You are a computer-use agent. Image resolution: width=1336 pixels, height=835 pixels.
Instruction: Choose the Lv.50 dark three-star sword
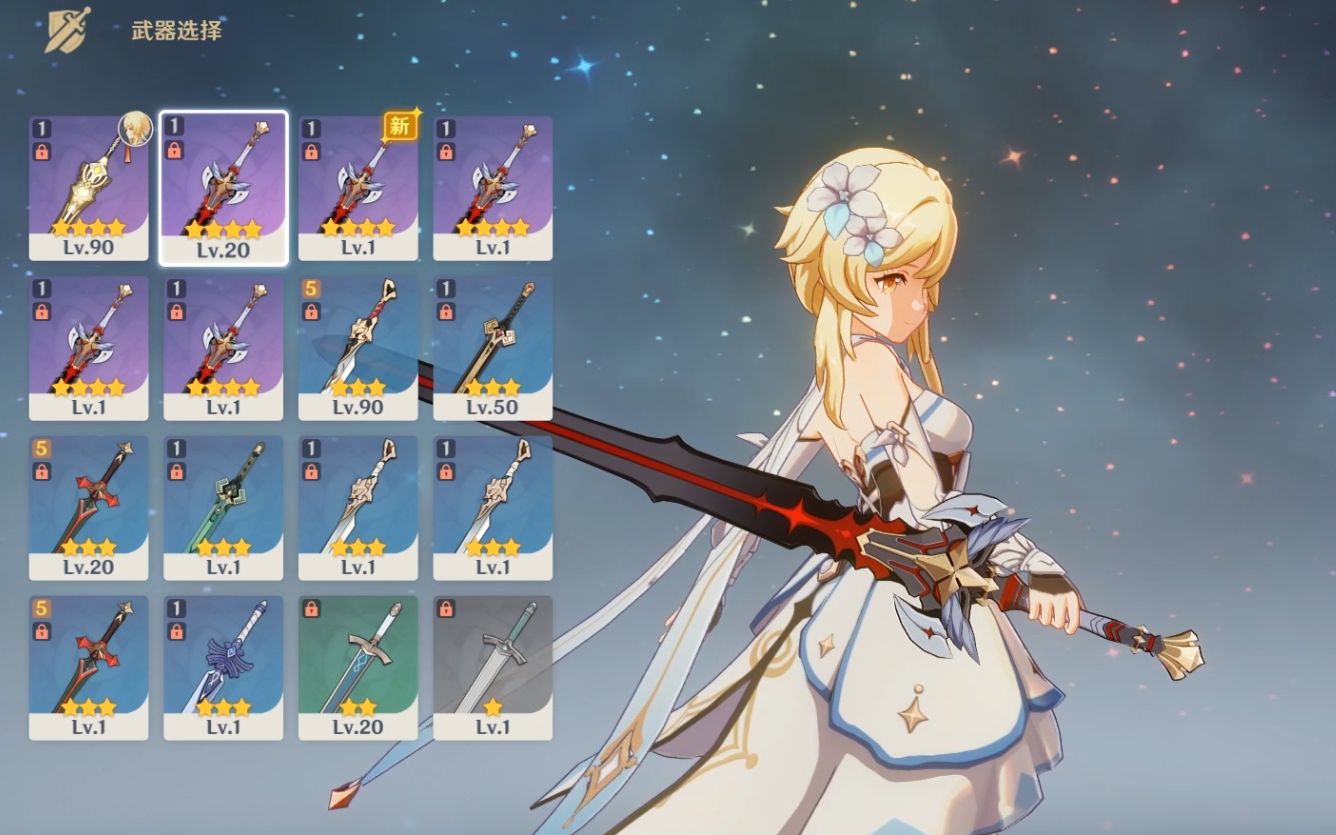click(x=492, y=347)
